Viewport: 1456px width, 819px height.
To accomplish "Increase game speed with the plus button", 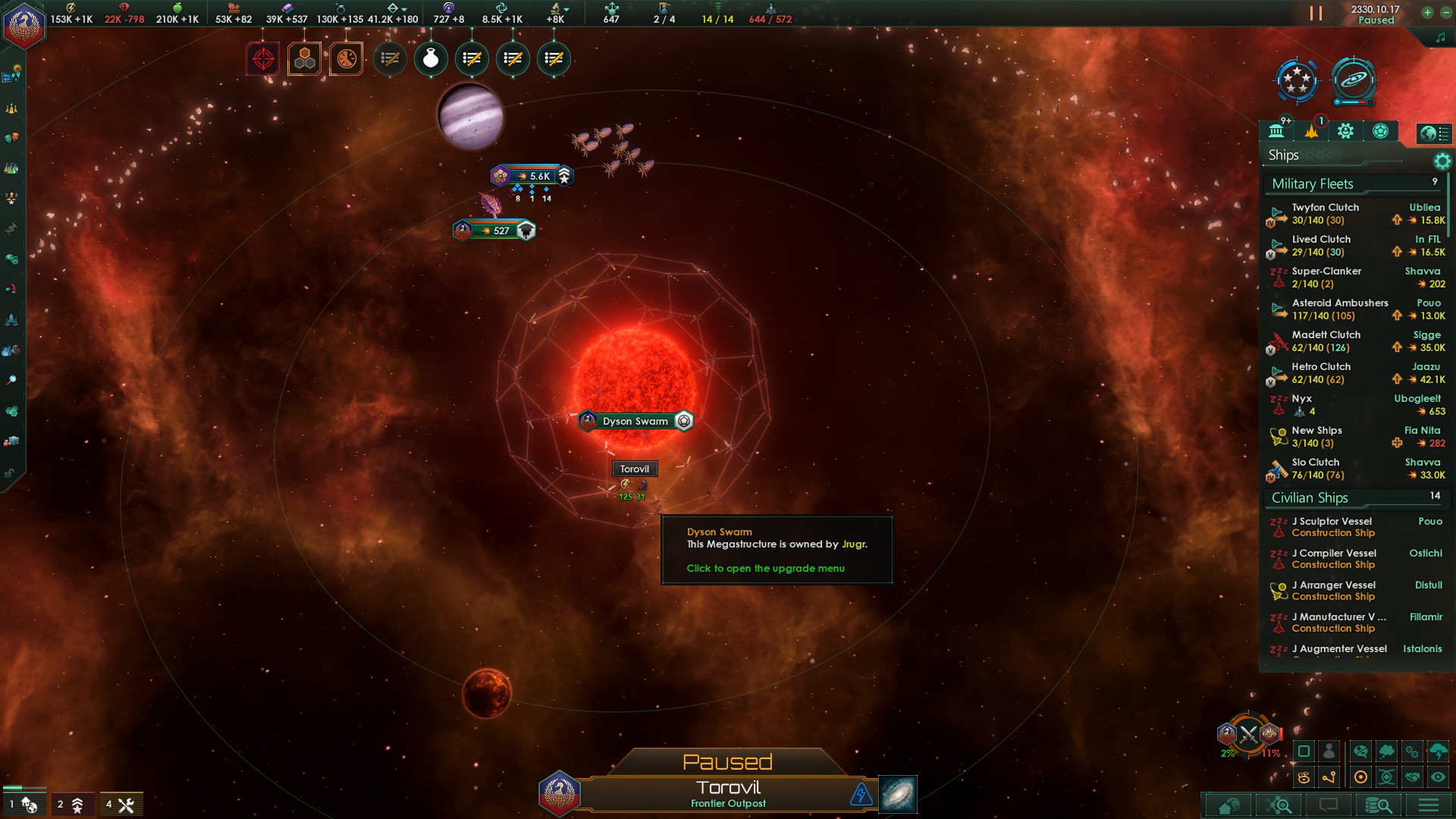I will point(1427,12).
